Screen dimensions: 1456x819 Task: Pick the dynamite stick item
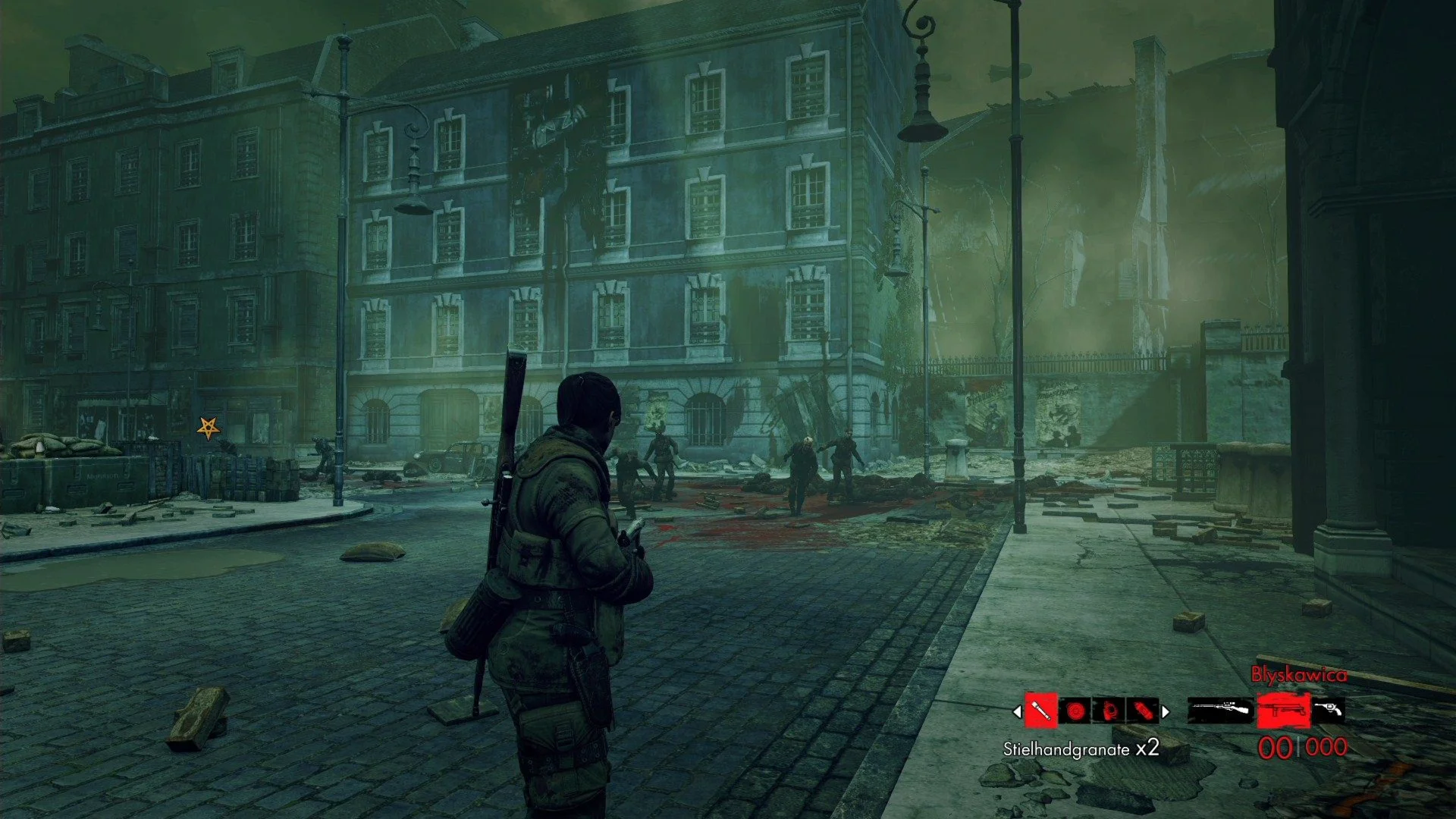pyautogui.click(x=1143, y=711)
